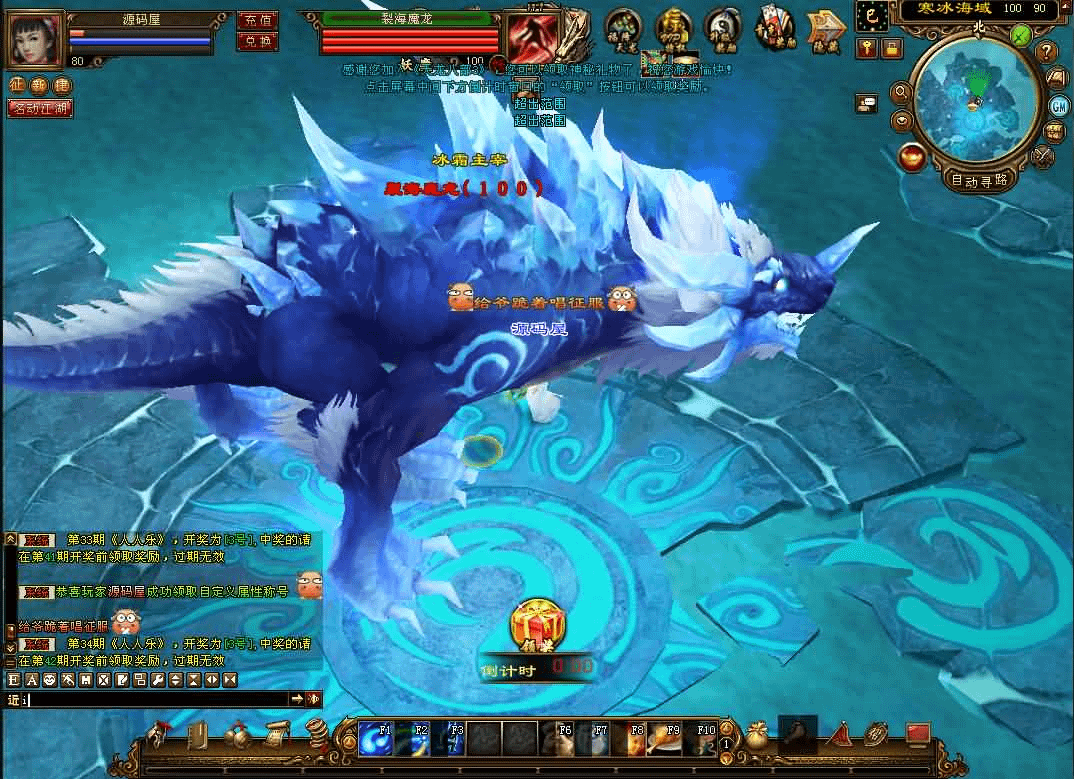This screenshot has width=1074, height=779.
Task: Click the 隐藏 hide icons button
Action: tap(826, 30)
